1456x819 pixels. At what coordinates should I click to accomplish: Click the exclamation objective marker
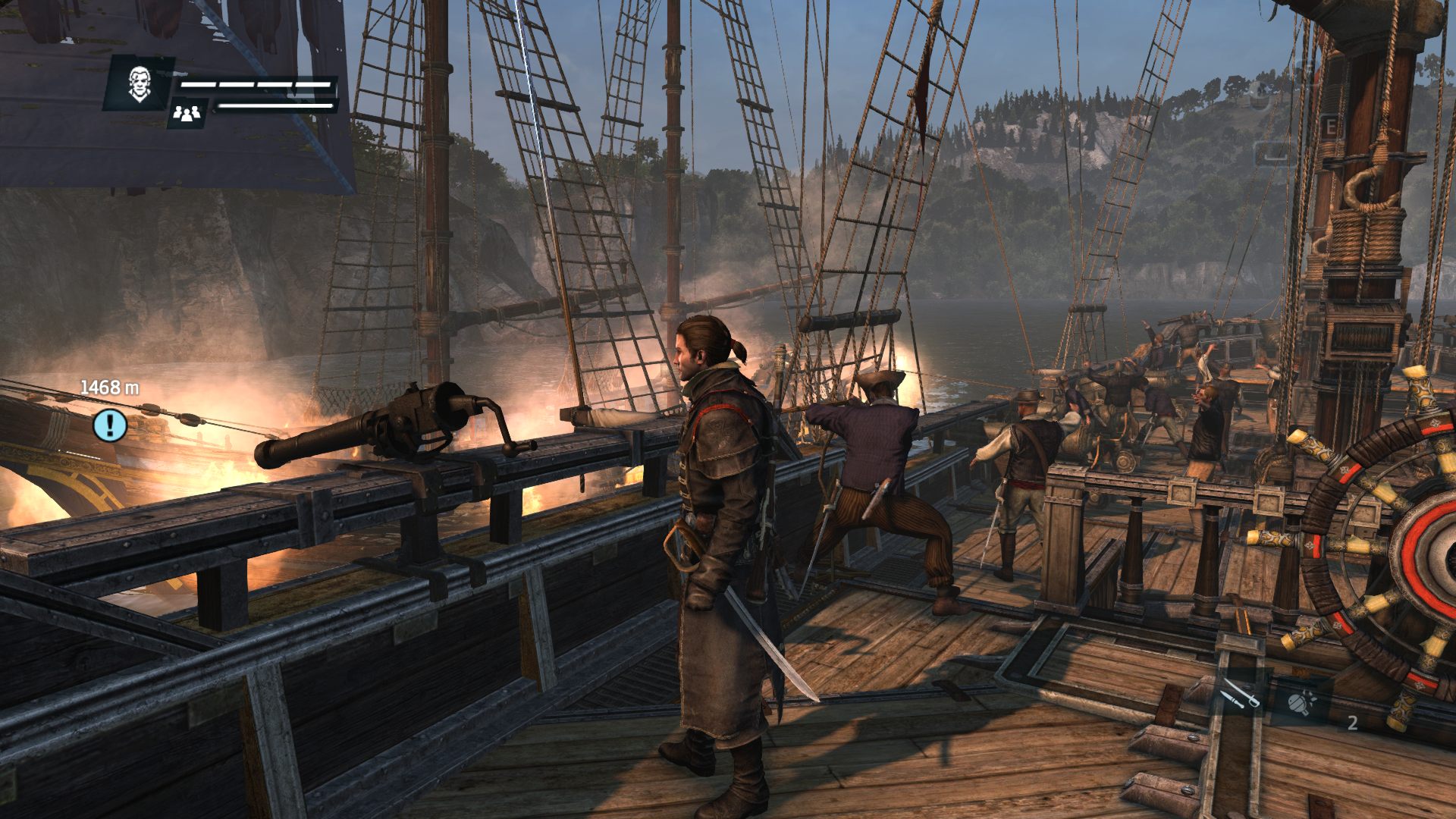(110, 425)
